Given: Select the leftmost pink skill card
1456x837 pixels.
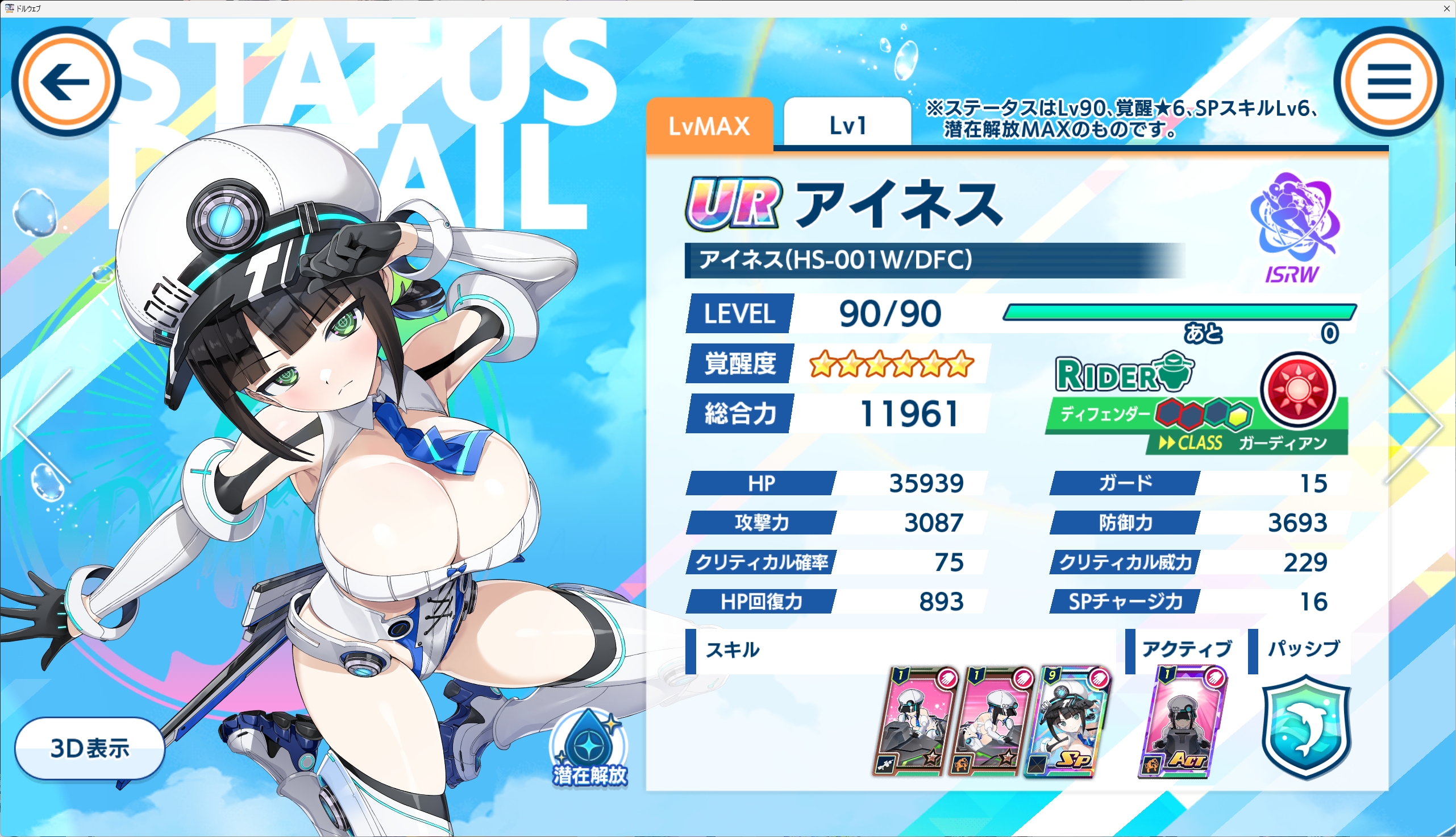Looking at the screenshot, I should (x=915, y=723).
